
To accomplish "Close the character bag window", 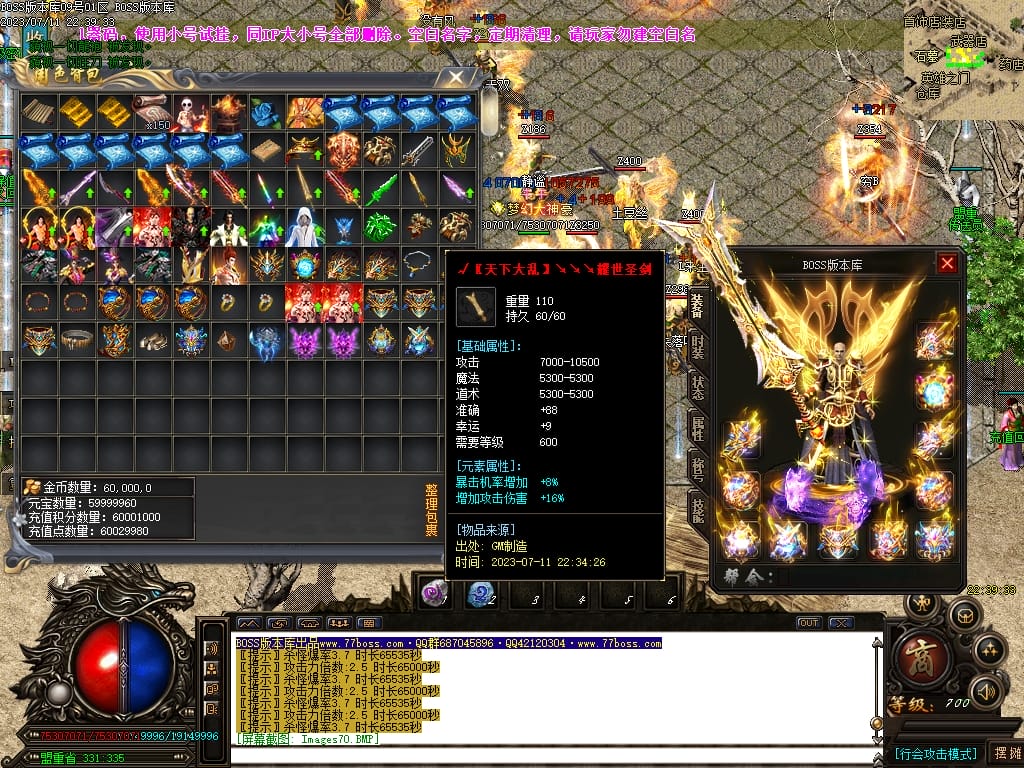I will pyautogui.click(x=456, y=77).
